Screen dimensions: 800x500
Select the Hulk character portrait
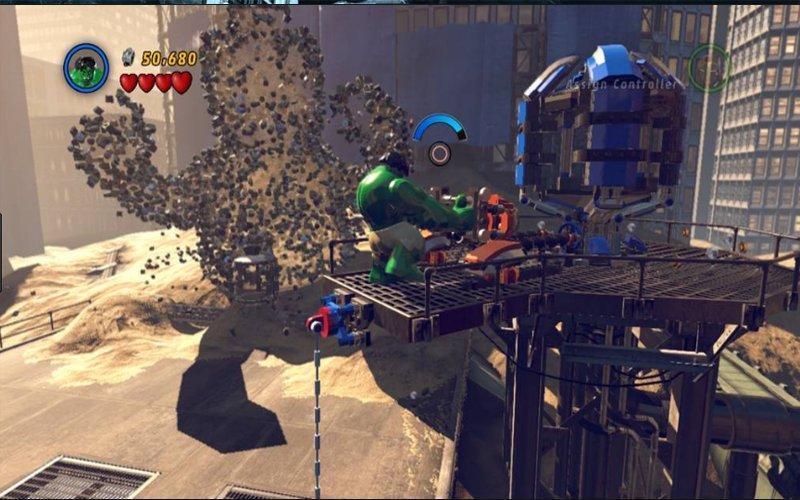(x=86, y=68)
